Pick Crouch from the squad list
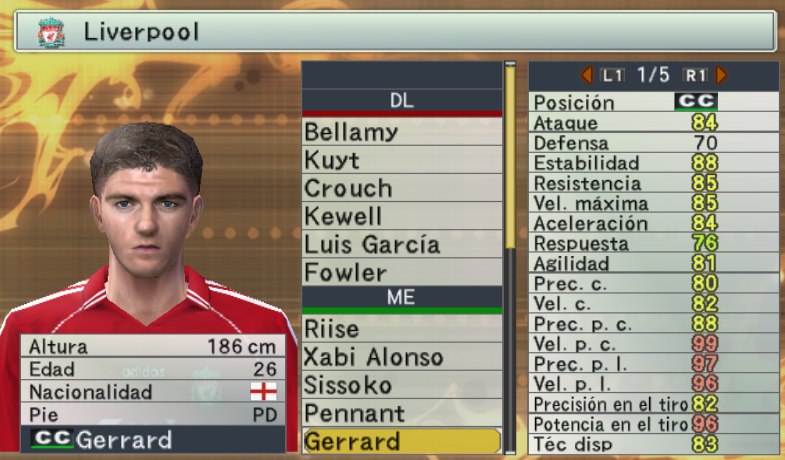This screenshot has width=785, height=460. [401, 188]
